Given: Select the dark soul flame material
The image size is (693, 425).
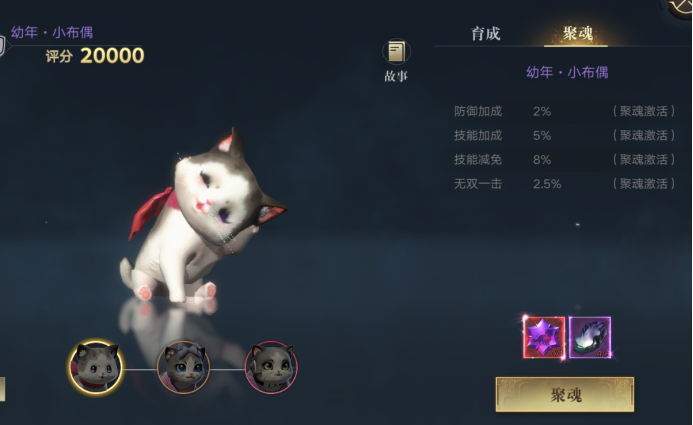Looking at the screenshot, I should 590,338.
